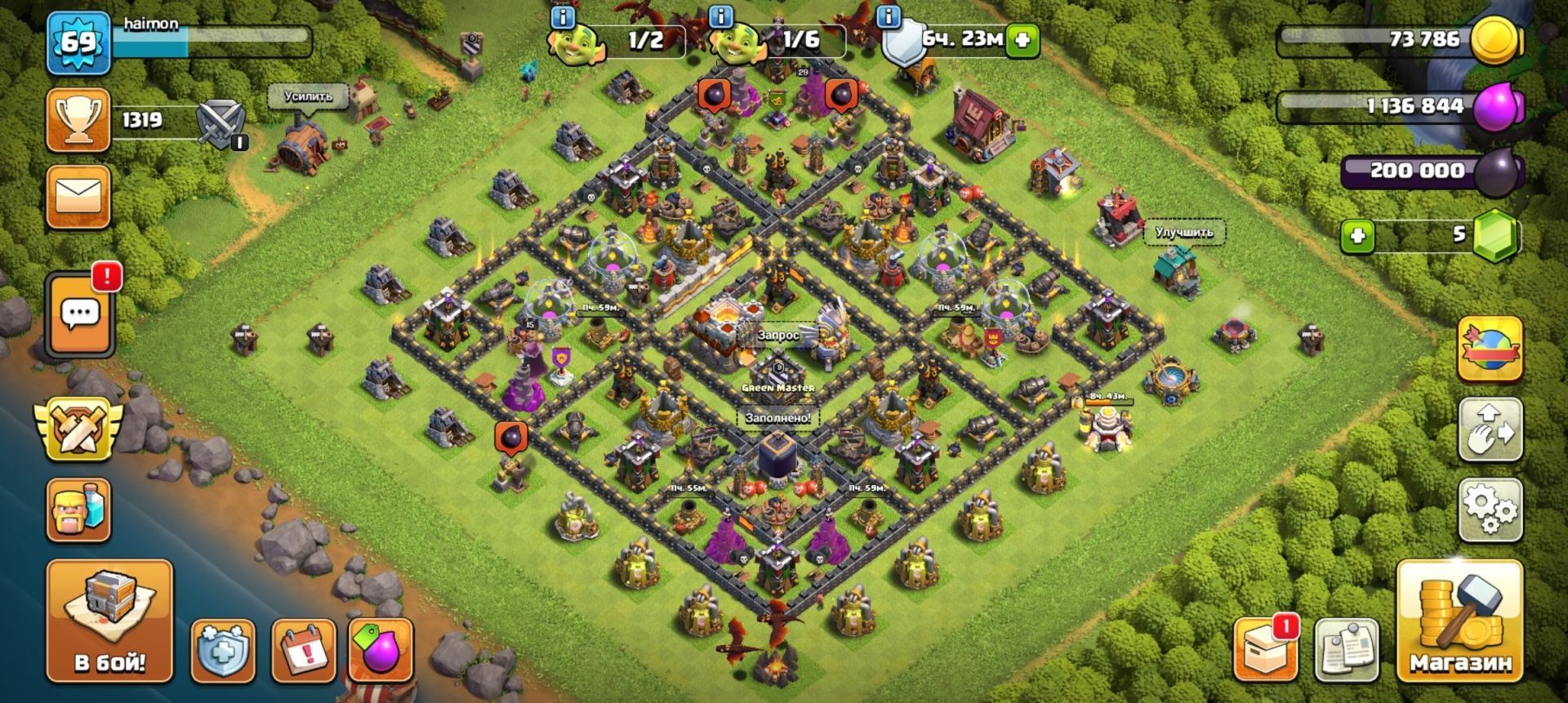This screenshot has width=1568, height=703.
Task: Open the events calendar button
Action: coord(303,651)
